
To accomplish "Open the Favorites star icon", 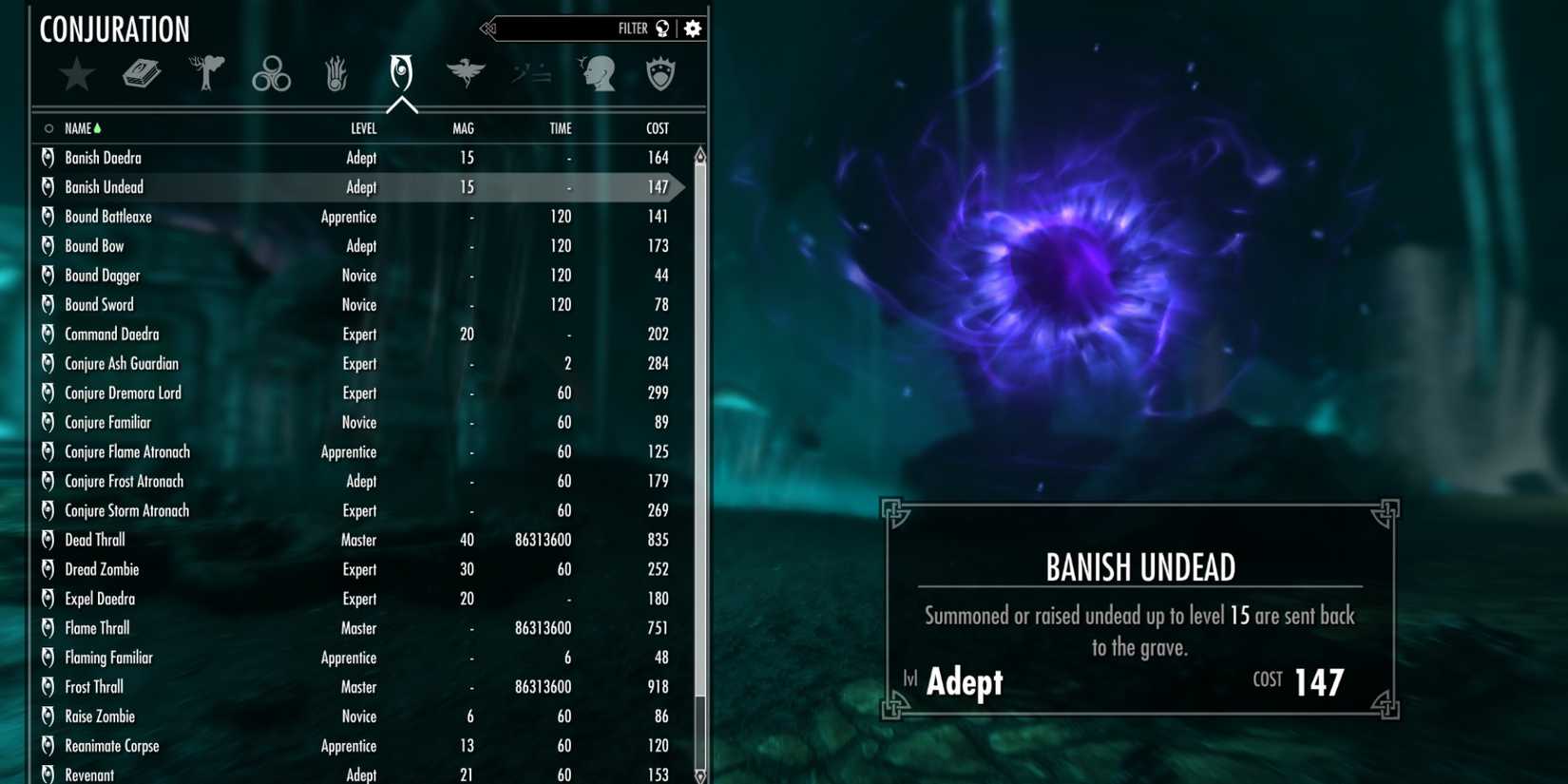I will 76,74.
